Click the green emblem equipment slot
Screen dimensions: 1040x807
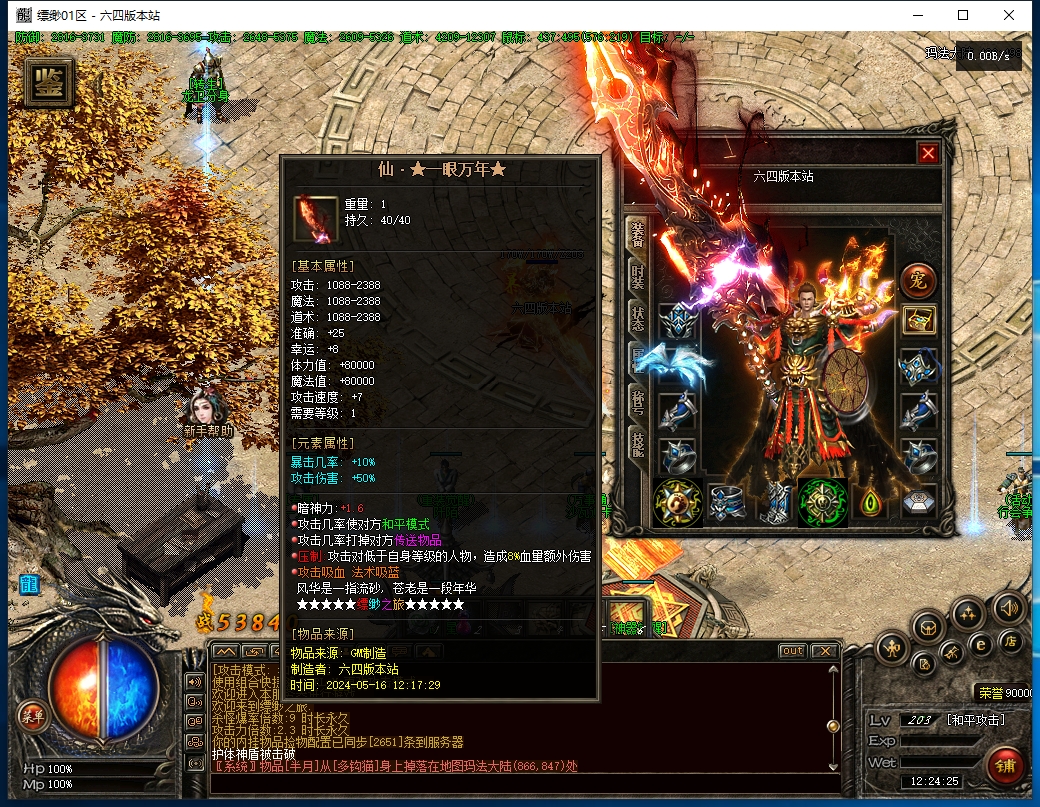tap(824, 502)
